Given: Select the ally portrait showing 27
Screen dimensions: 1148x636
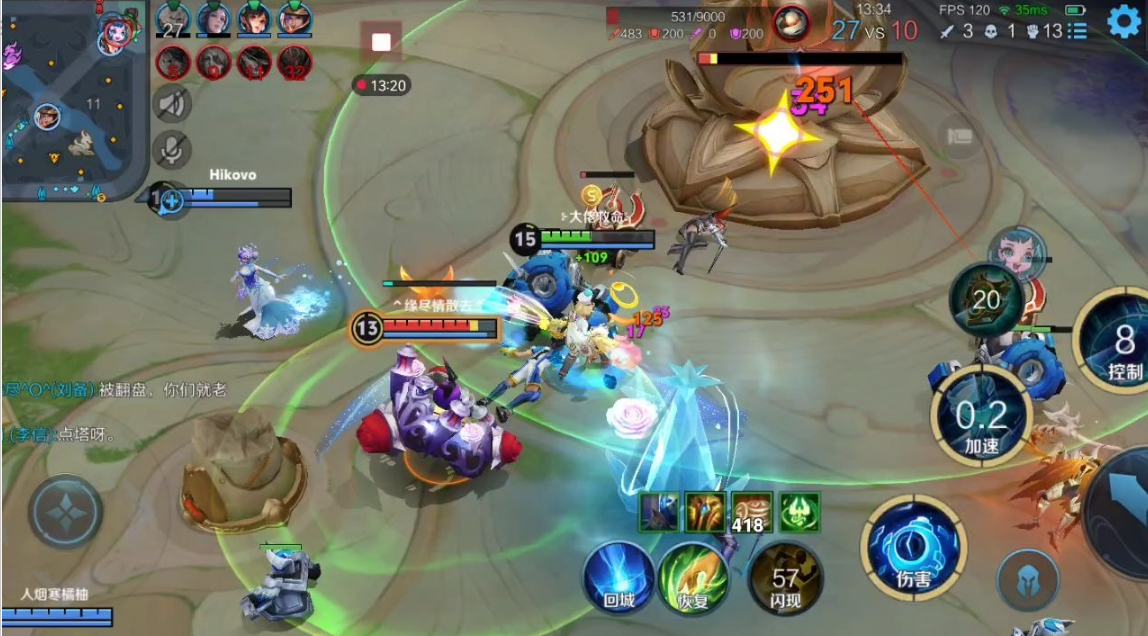Looking at the screenshot, I should (174, 18).
